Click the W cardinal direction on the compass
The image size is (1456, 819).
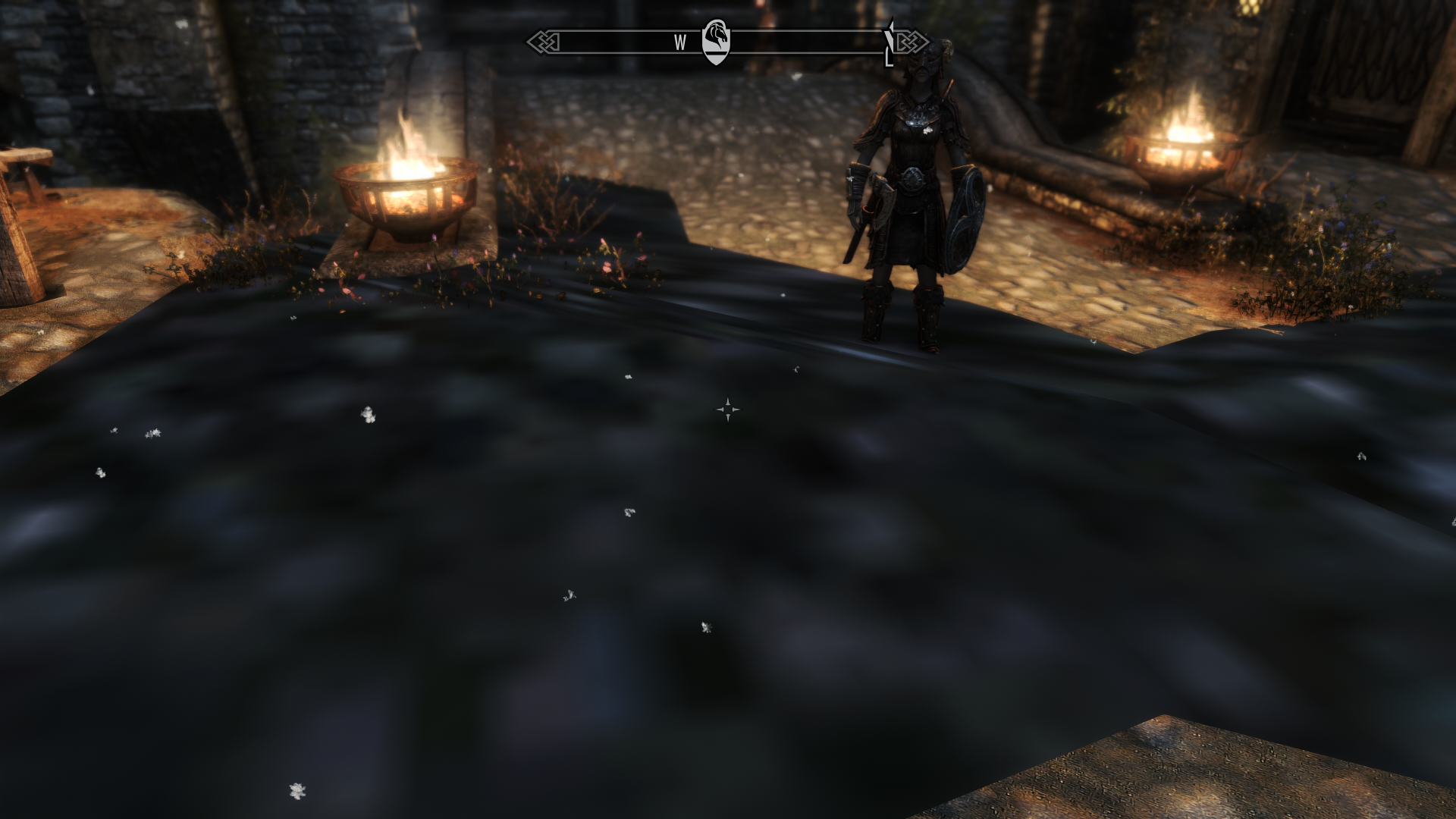(x=680, y=42)
